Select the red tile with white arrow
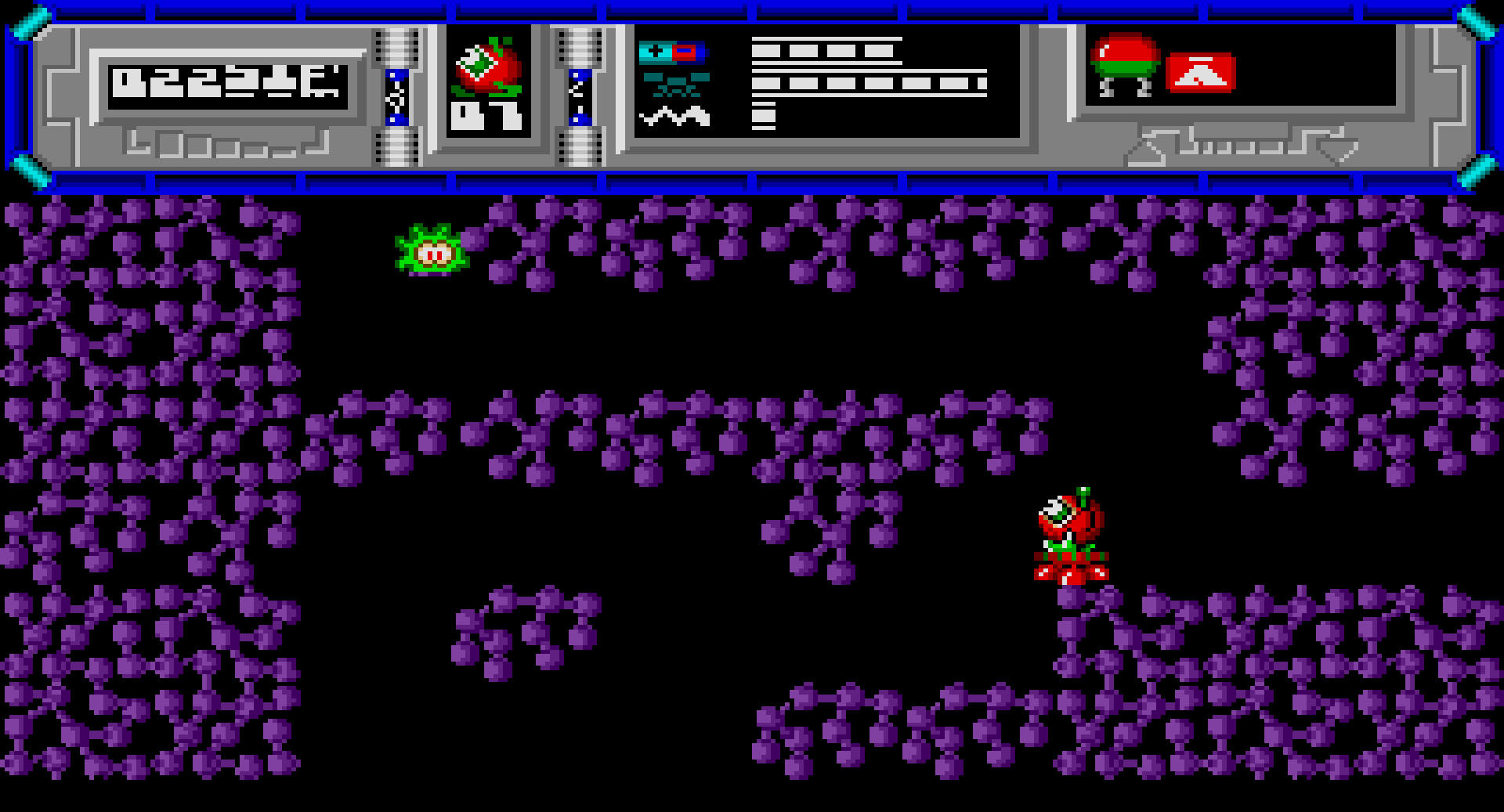Viewport: 1504px width, 812px height. (1199, 74)
